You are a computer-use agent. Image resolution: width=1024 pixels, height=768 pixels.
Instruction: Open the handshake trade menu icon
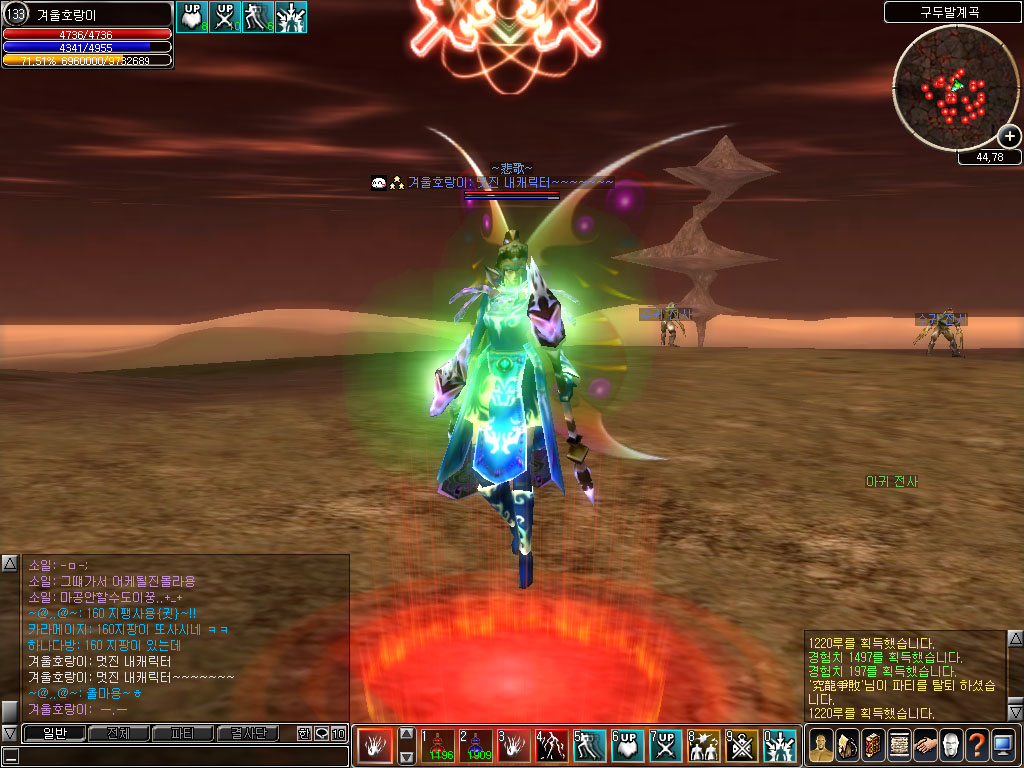tap(925, 746)
